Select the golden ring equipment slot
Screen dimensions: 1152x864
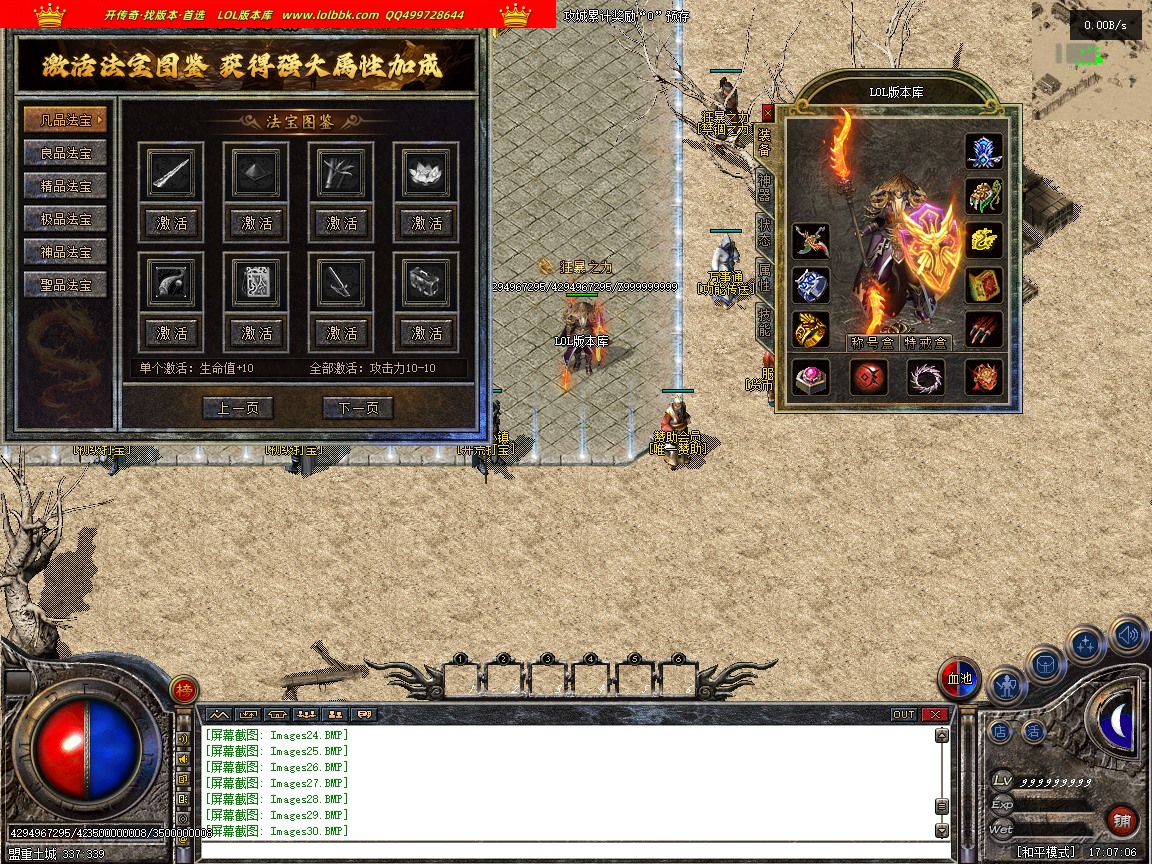(811, 329)
